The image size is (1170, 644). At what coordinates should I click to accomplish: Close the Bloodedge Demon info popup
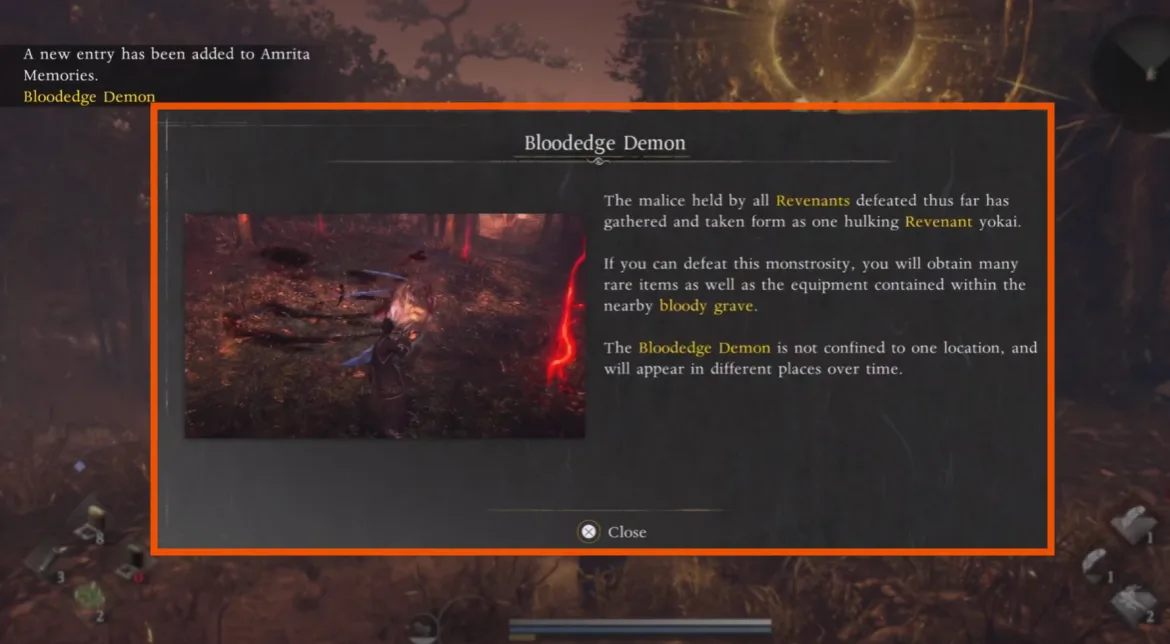(613, 532)
